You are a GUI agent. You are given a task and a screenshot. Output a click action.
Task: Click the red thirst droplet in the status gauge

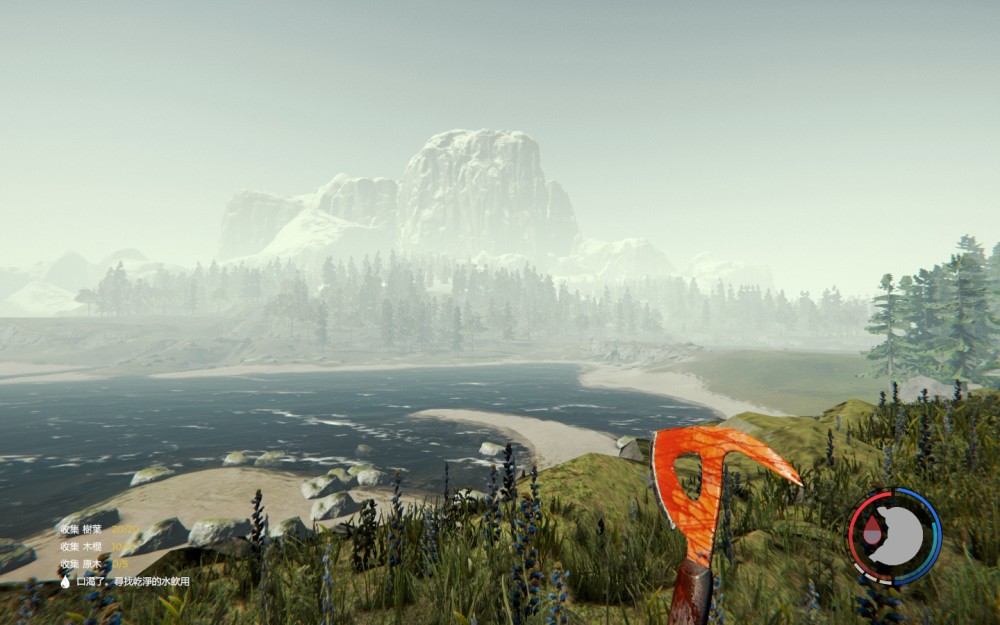tap(872, 533)
